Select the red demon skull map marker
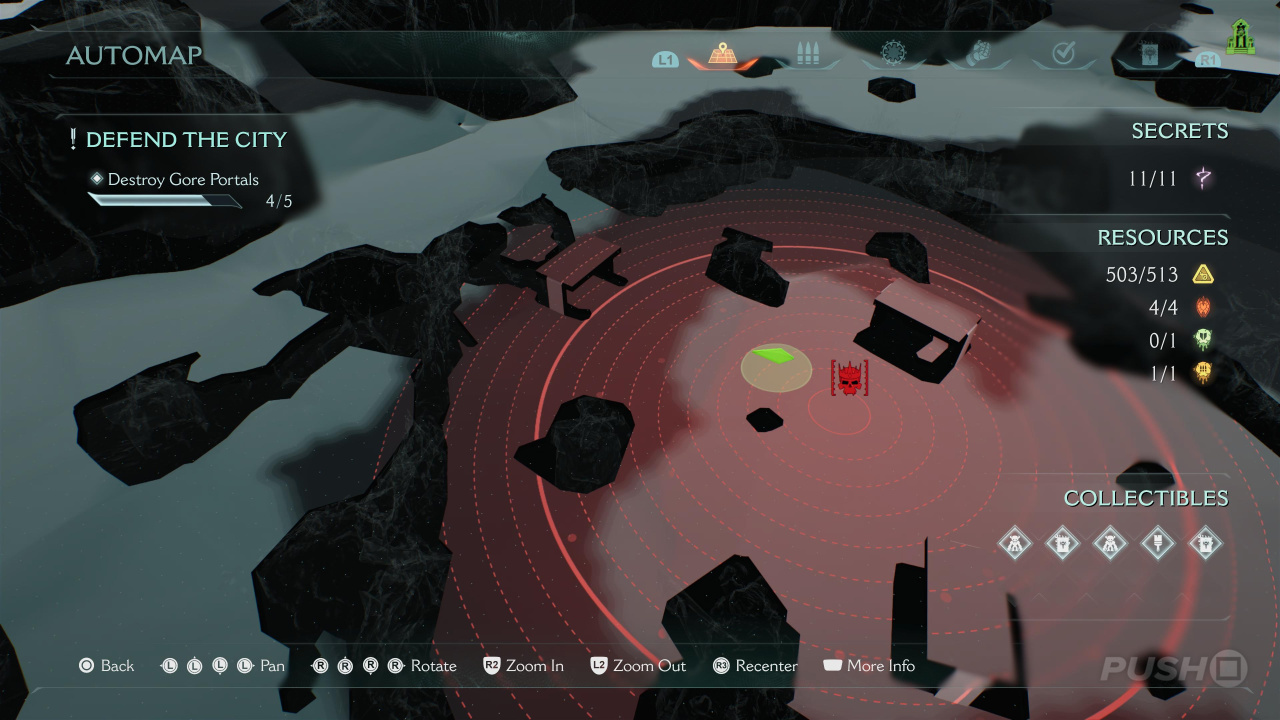This screenshot has height=720, width=1280. (849, 378)
